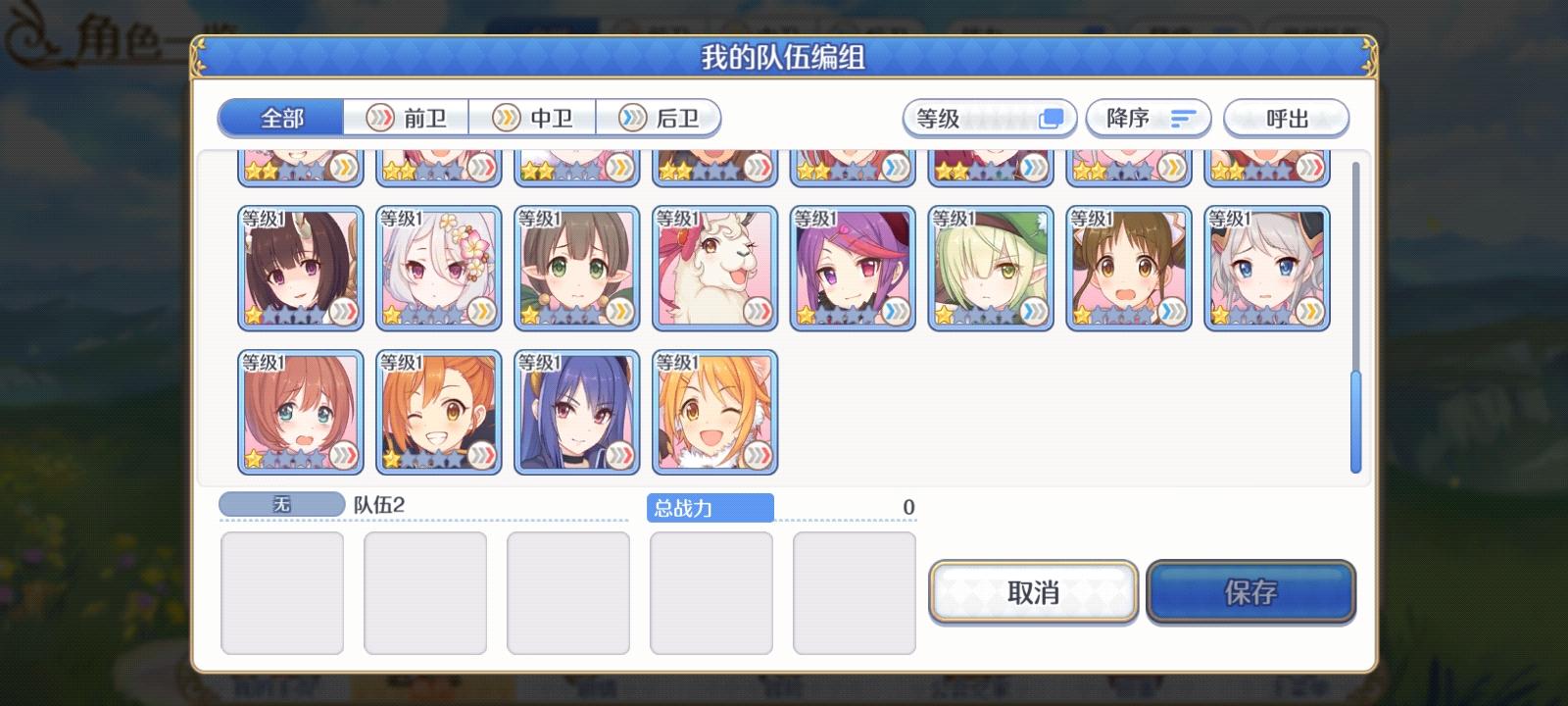Screen dimensions: 1568x706
Task: Toggle selection of the brown-haired girl in bottom row
Action: point(301,410)
